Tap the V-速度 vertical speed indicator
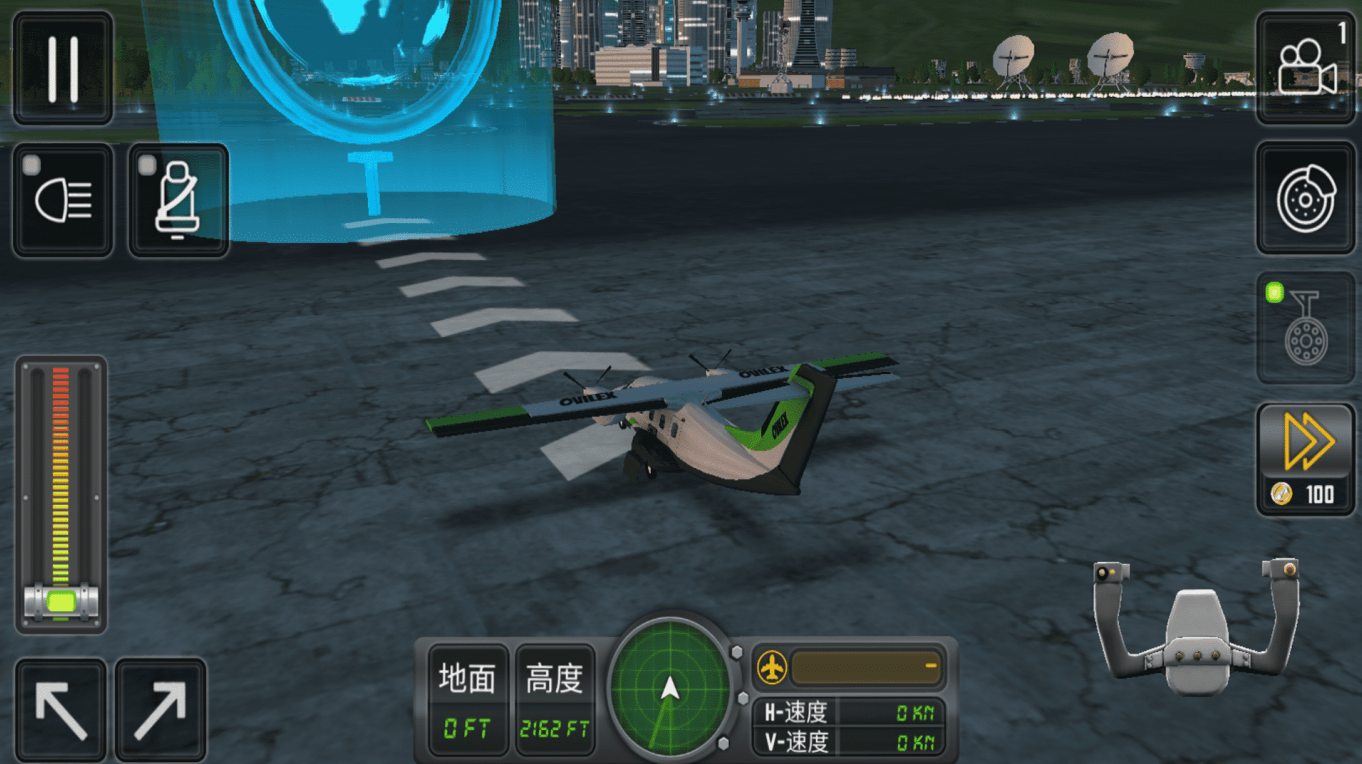 click(845, 742)
